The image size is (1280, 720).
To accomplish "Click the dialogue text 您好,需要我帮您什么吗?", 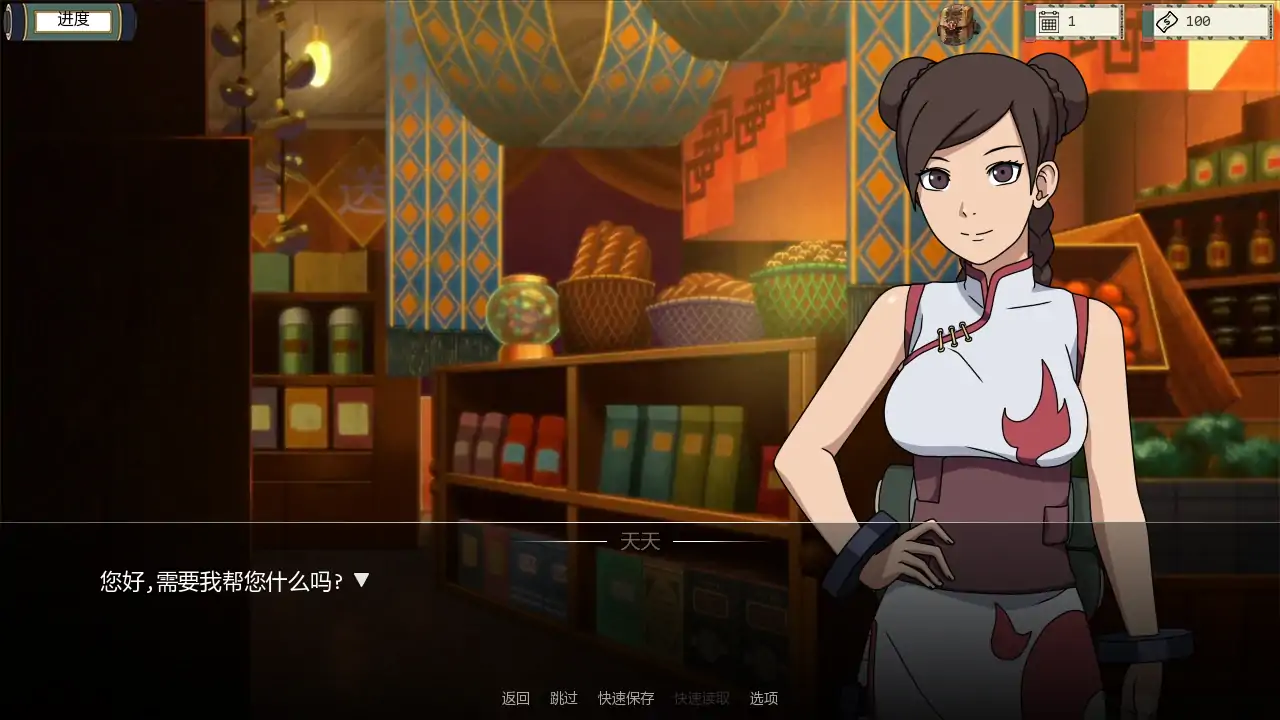I will tap(220, 578).
